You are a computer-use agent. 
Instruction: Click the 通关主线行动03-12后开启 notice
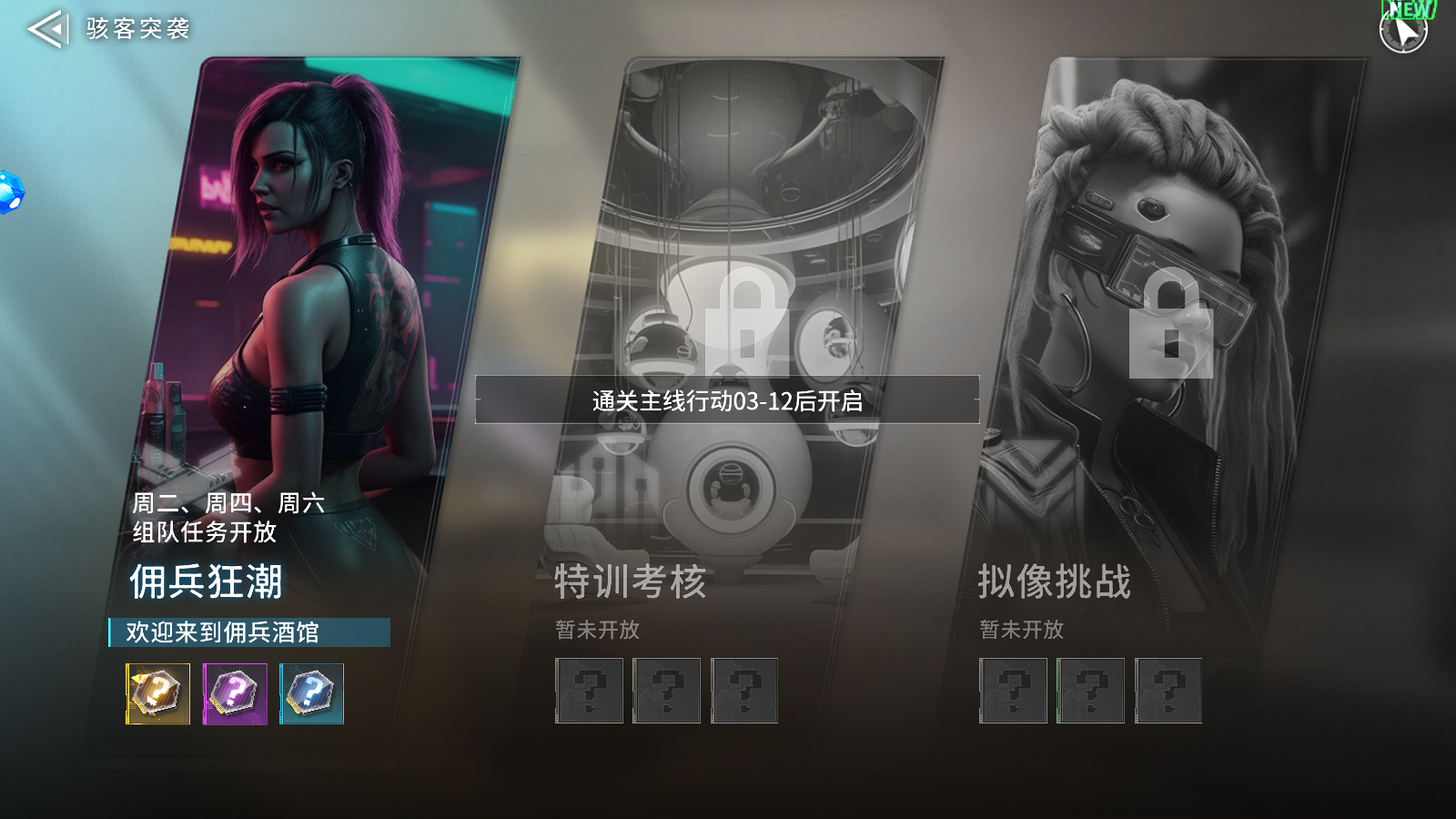click(726, 399)
